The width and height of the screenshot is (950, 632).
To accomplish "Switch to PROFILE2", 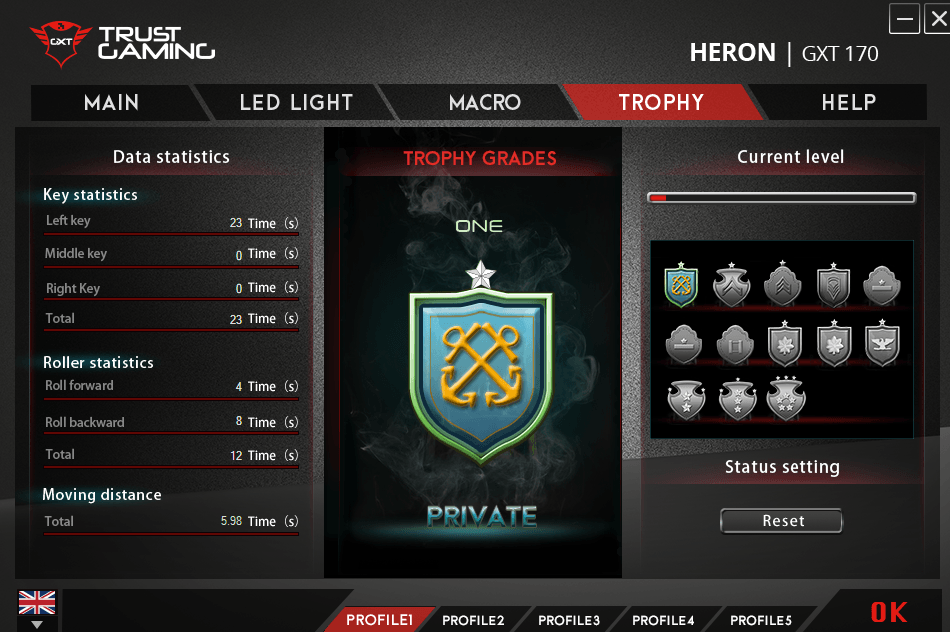I will click(x=473, y=620).
